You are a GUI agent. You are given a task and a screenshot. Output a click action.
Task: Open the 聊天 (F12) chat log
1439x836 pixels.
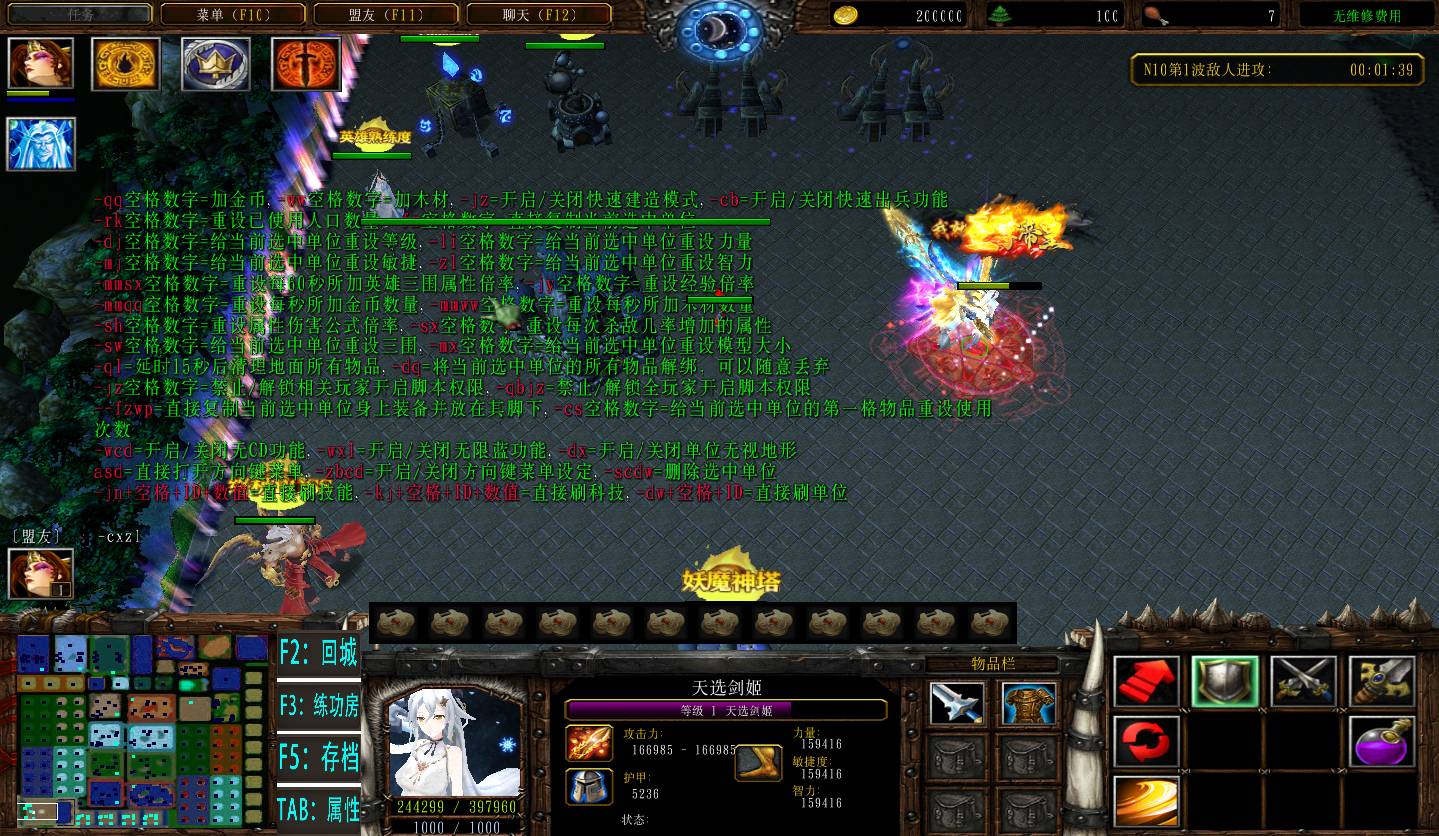[538, 15]
